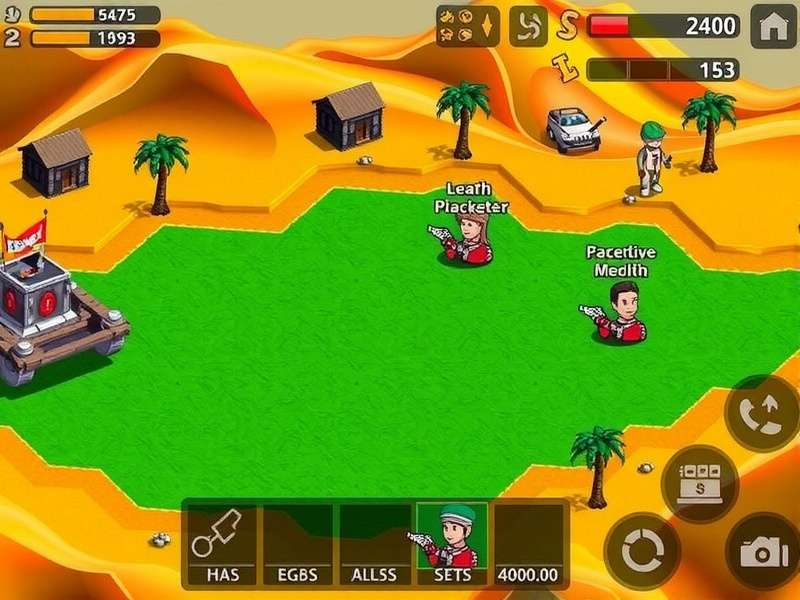Tap the swirl icon button
This screenshot has width=800, height=600.
pyautogui.click(x=528, y=26)
